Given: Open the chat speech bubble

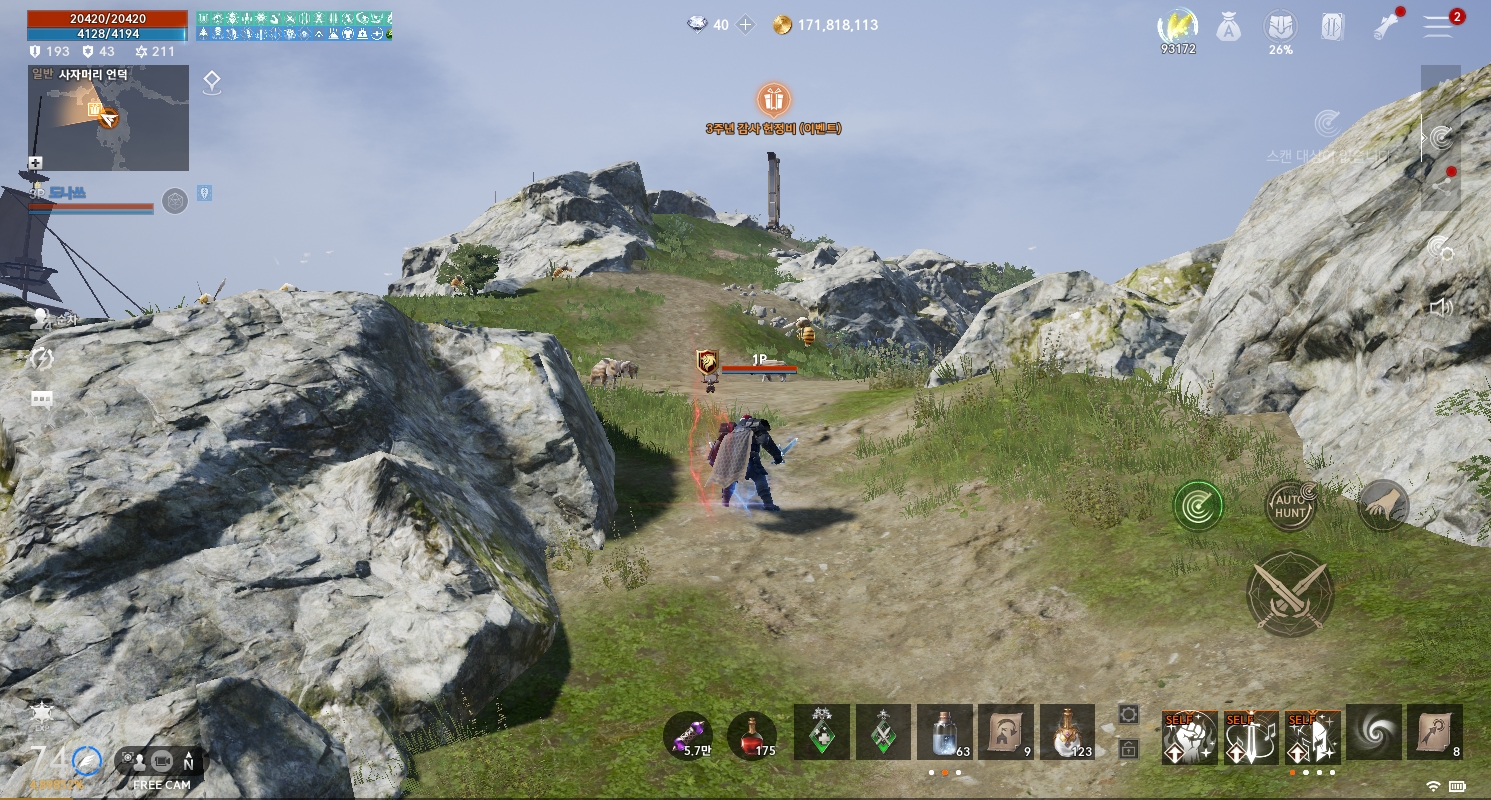Looking at the screenshot, I should (42, 400).
